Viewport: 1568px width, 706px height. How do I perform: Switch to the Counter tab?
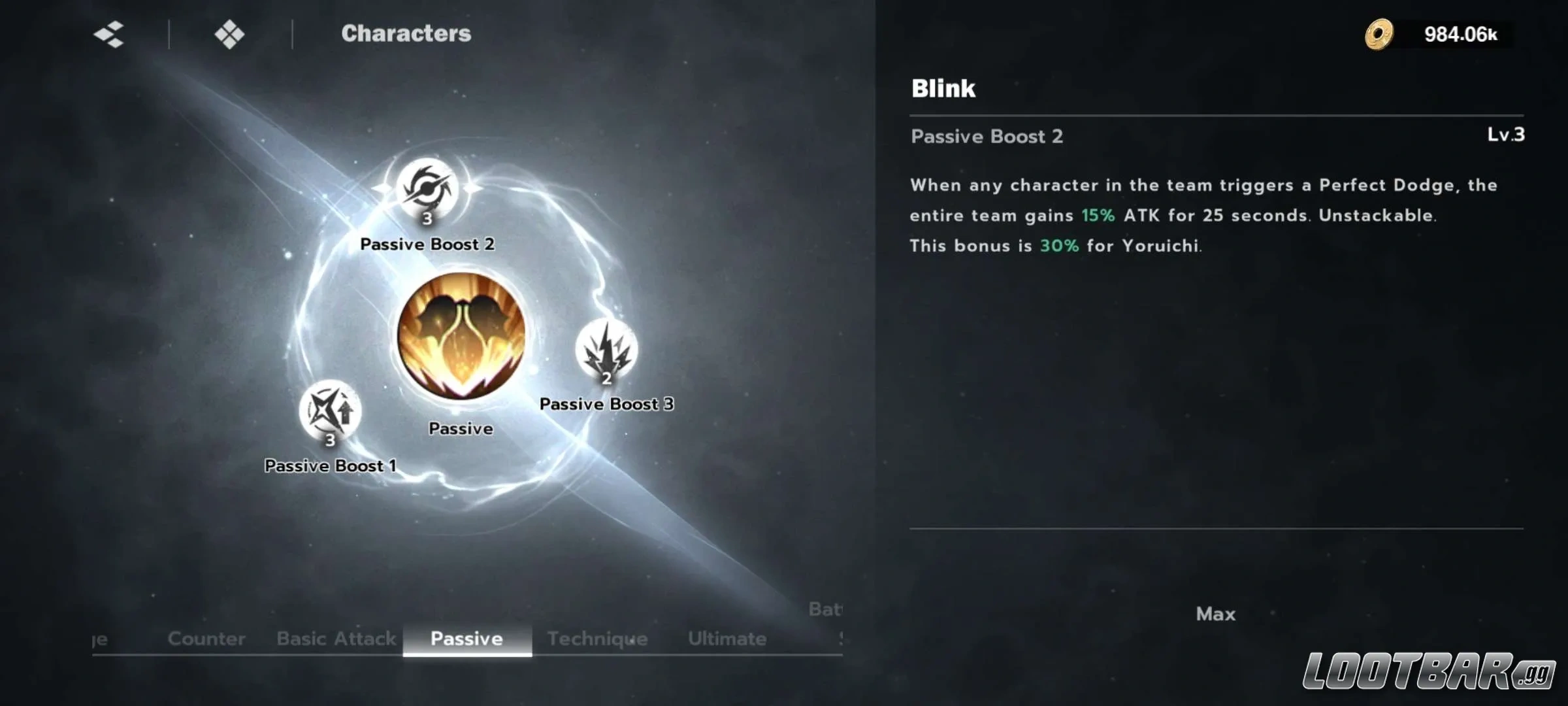[206, 638]
